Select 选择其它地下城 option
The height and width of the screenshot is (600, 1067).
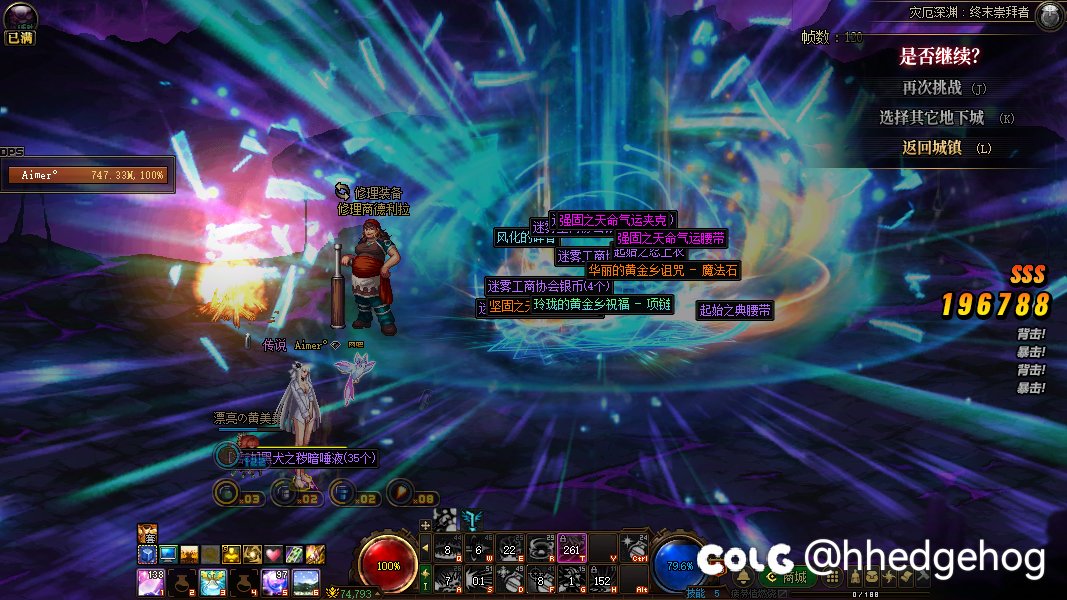pos(932,118)
